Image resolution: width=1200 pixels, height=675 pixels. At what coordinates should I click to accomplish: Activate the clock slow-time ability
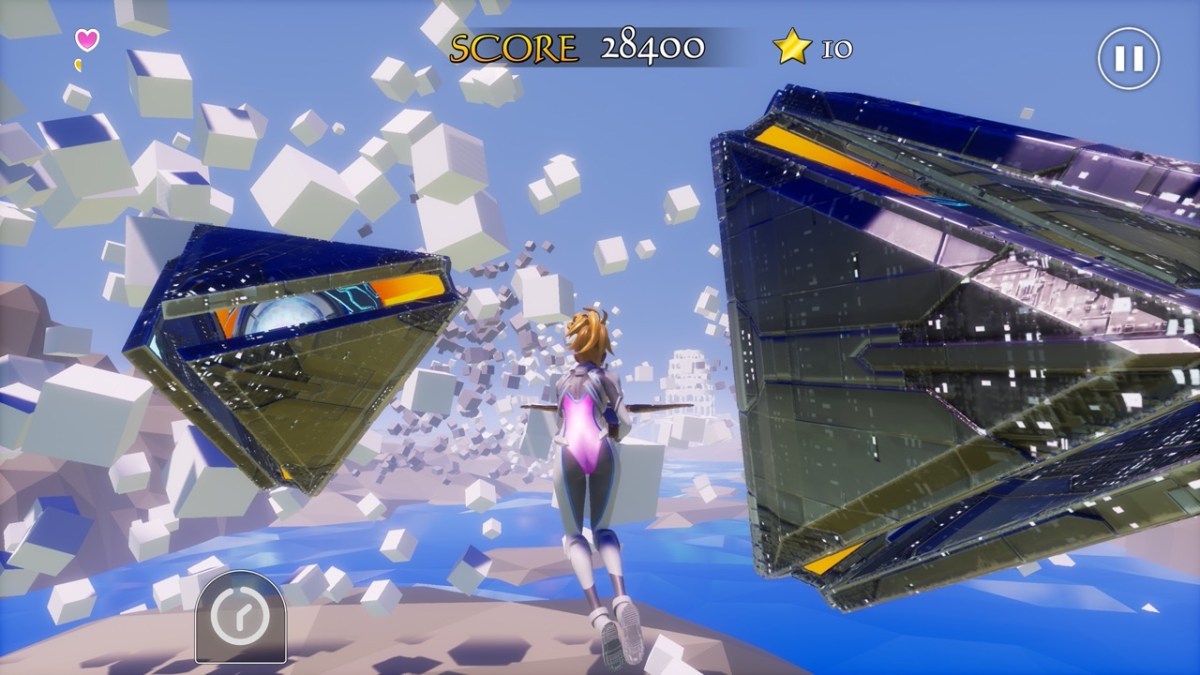point(240,619)
